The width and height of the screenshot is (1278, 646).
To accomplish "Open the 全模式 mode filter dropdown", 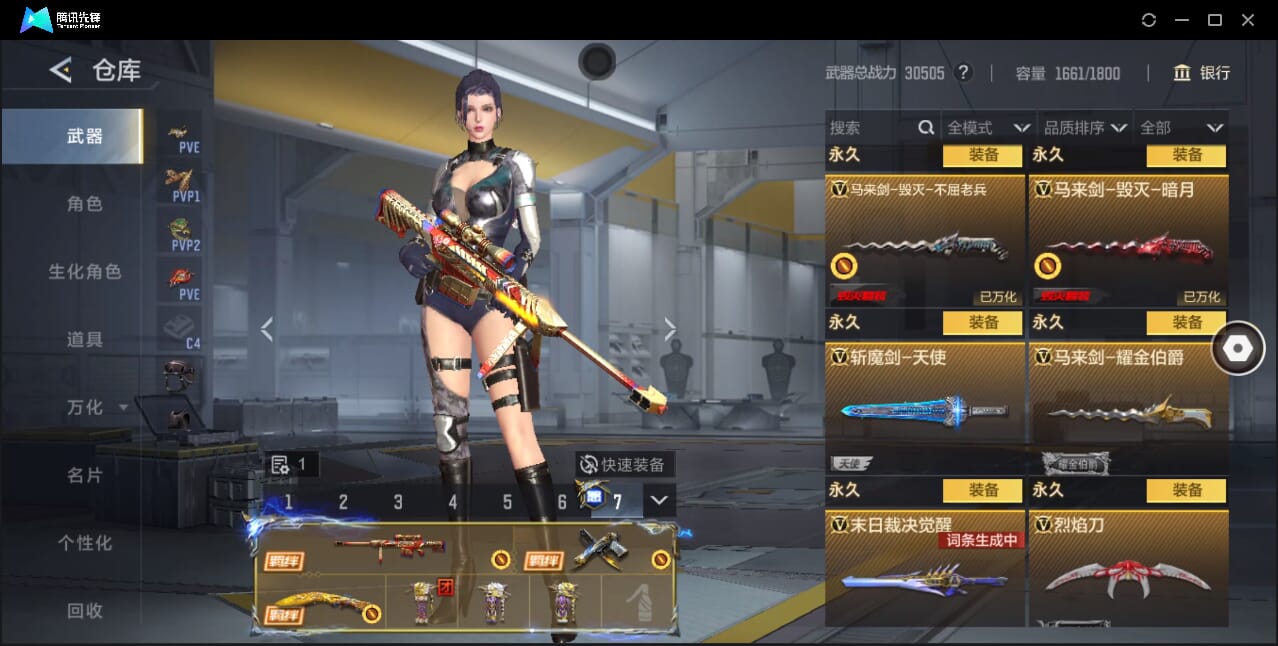I will tap(988, 128).
